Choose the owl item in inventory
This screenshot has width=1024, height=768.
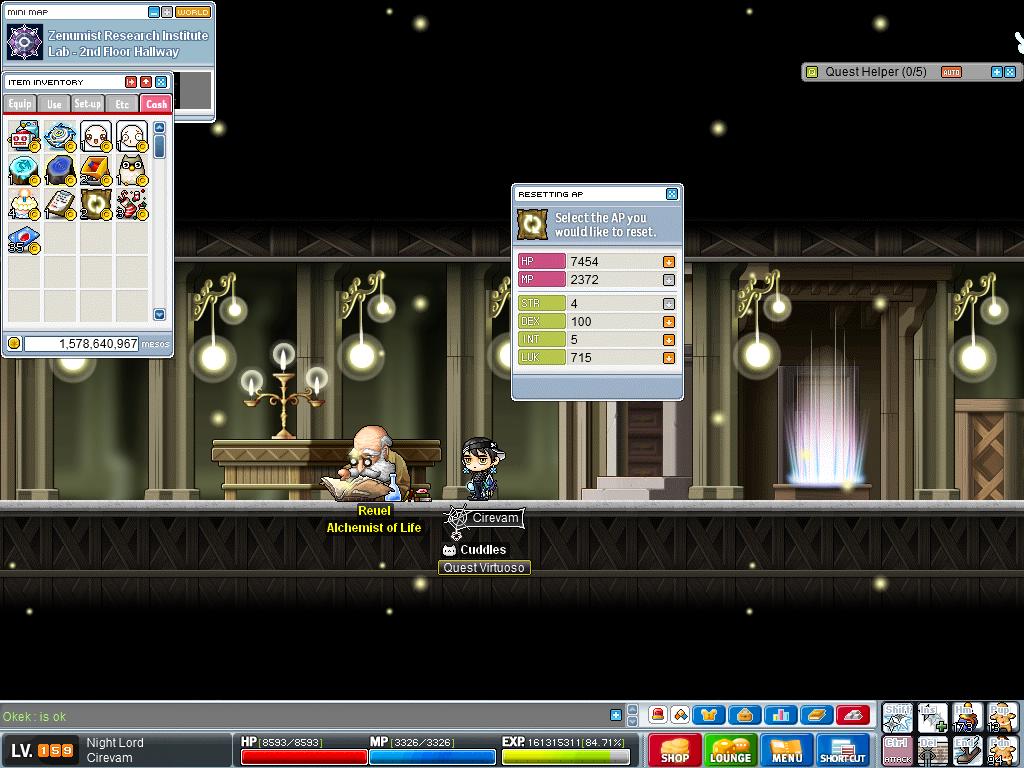click(132, 170)
